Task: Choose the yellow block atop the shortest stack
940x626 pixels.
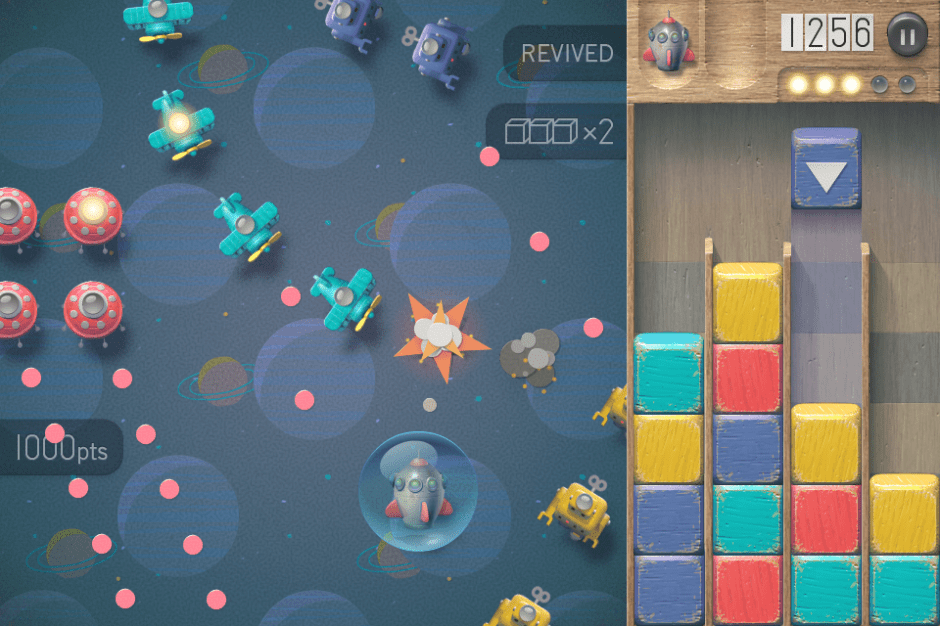Action: [x=903, y=513]
